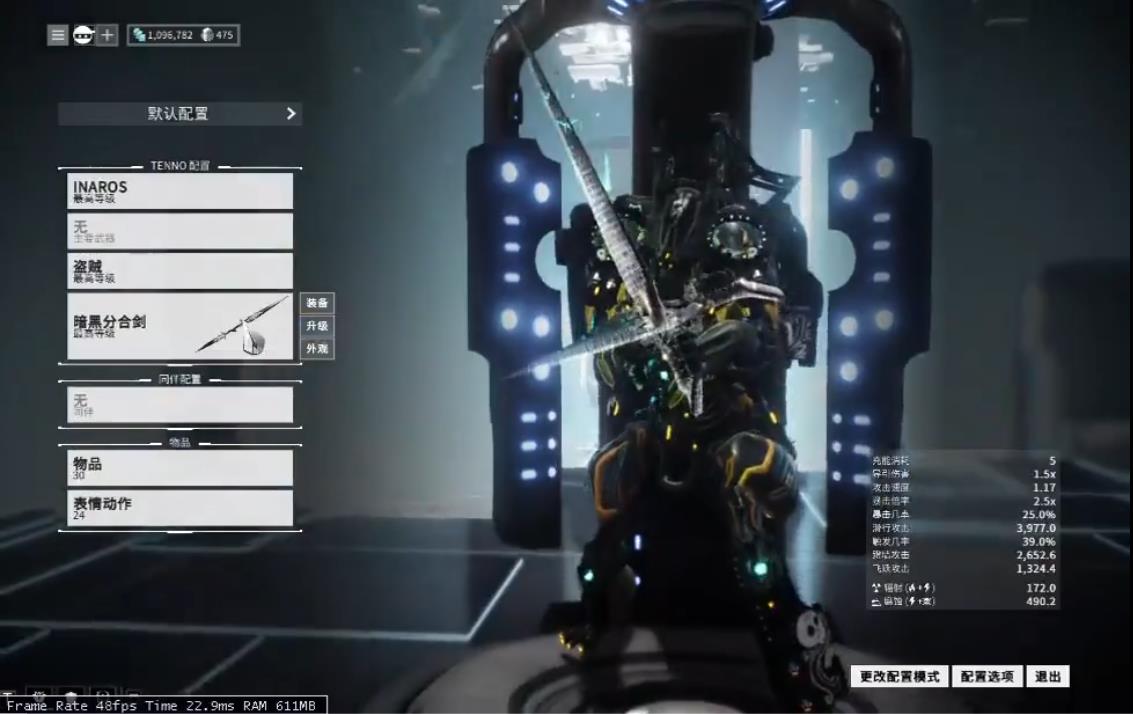Select the 暗黑分合剑 melee weapon slot
1133x714 pixels.
coord(180,326)
